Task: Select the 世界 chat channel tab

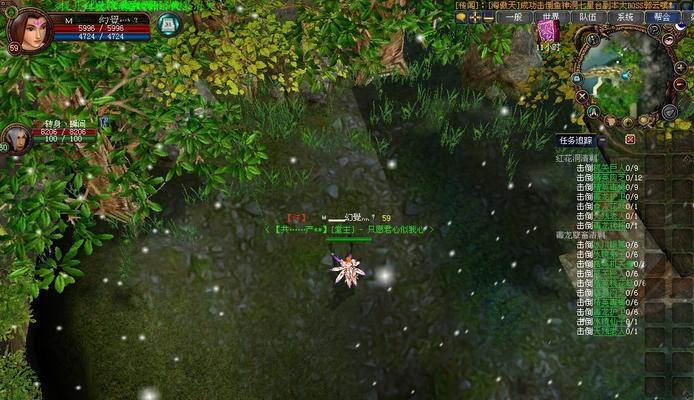Action: [x=551, y=17]
